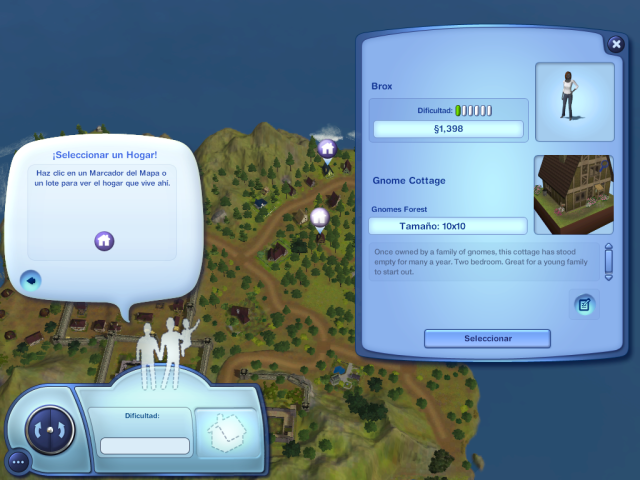
Task: Close the Brox household info panel
Action: 616,44
